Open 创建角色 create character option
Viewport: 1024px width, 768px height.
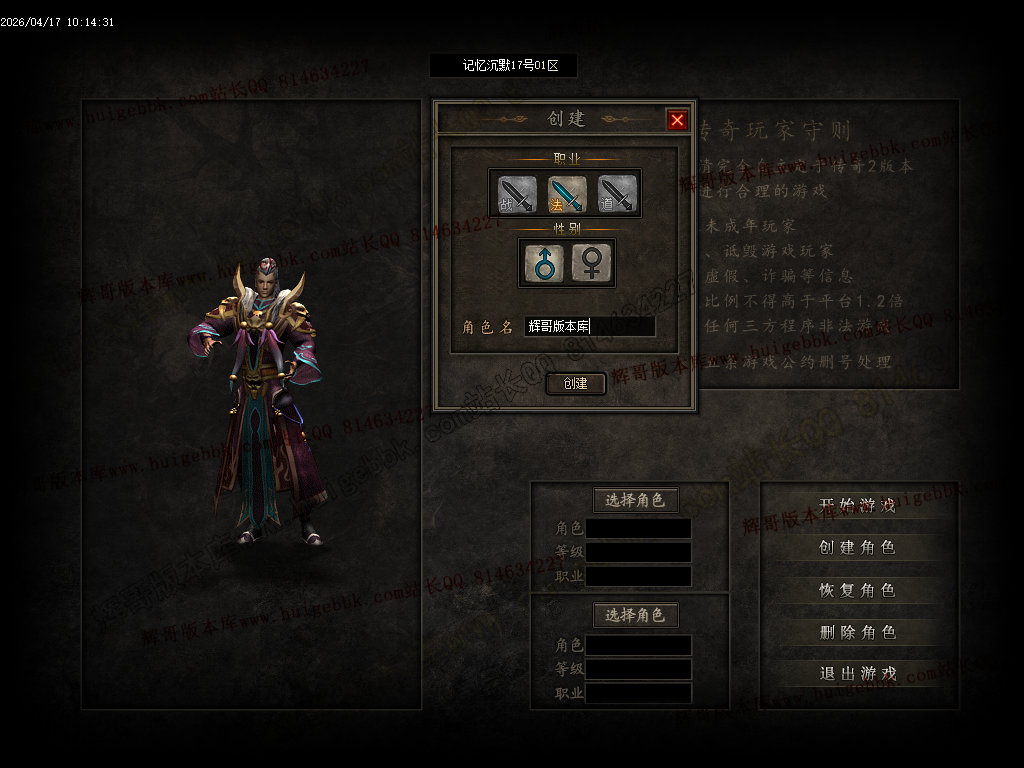tap(857, 547)
